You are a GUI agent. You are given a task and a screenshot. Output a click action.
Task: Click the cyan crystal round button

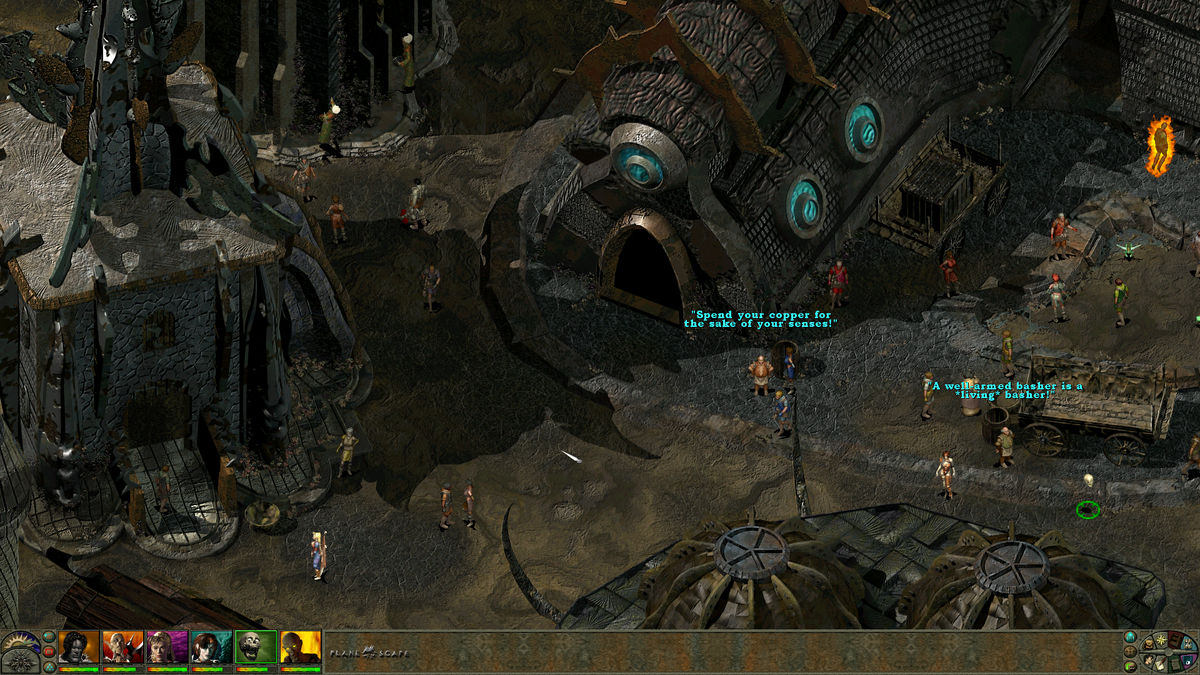pos(1130,637)
